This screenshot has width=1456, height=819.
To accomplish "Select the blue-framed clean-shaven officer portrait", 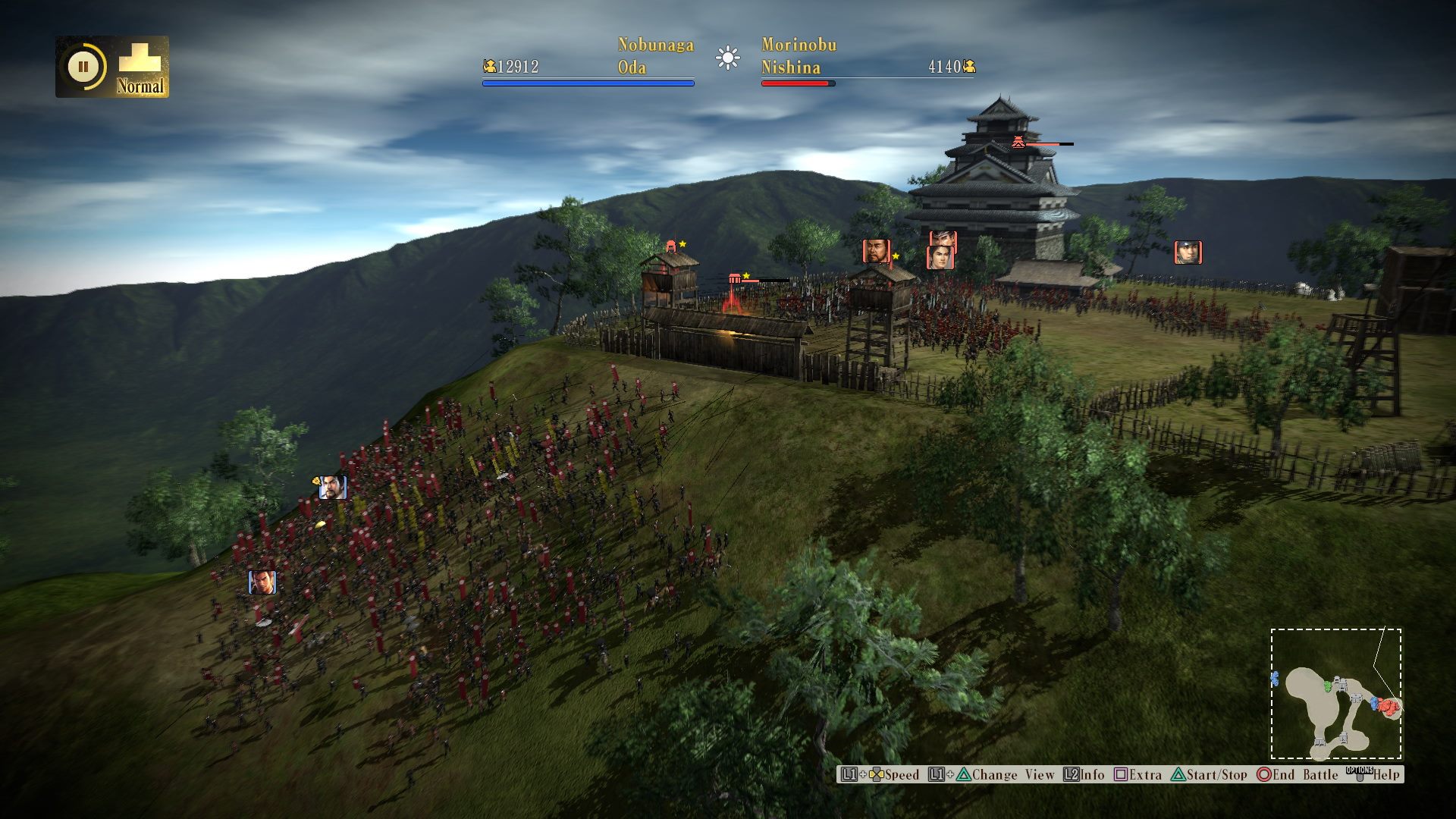I will tap(262, 582).
